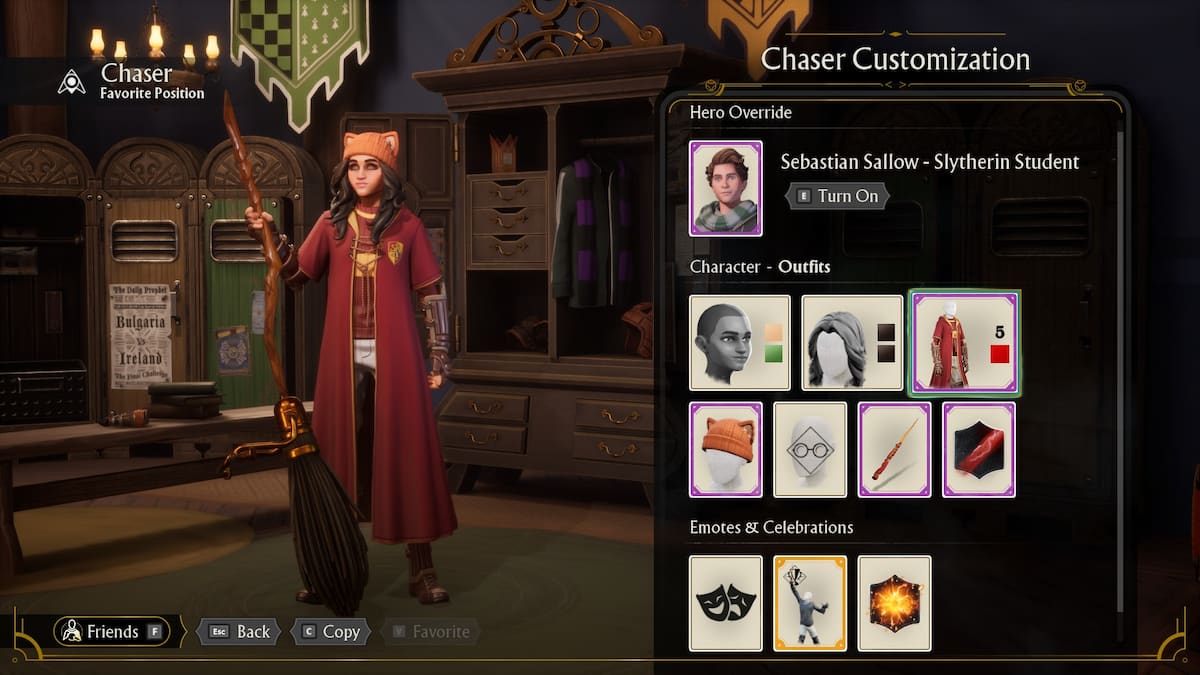
Task: Open the orange cat beanie headwear slot
Action: click(x=726, y=449)
